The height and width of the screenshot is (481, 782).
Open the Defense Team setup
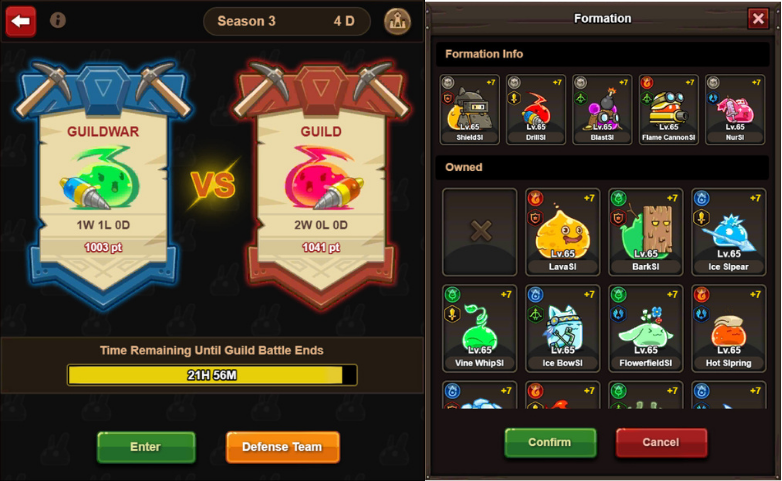click(283, 447)
